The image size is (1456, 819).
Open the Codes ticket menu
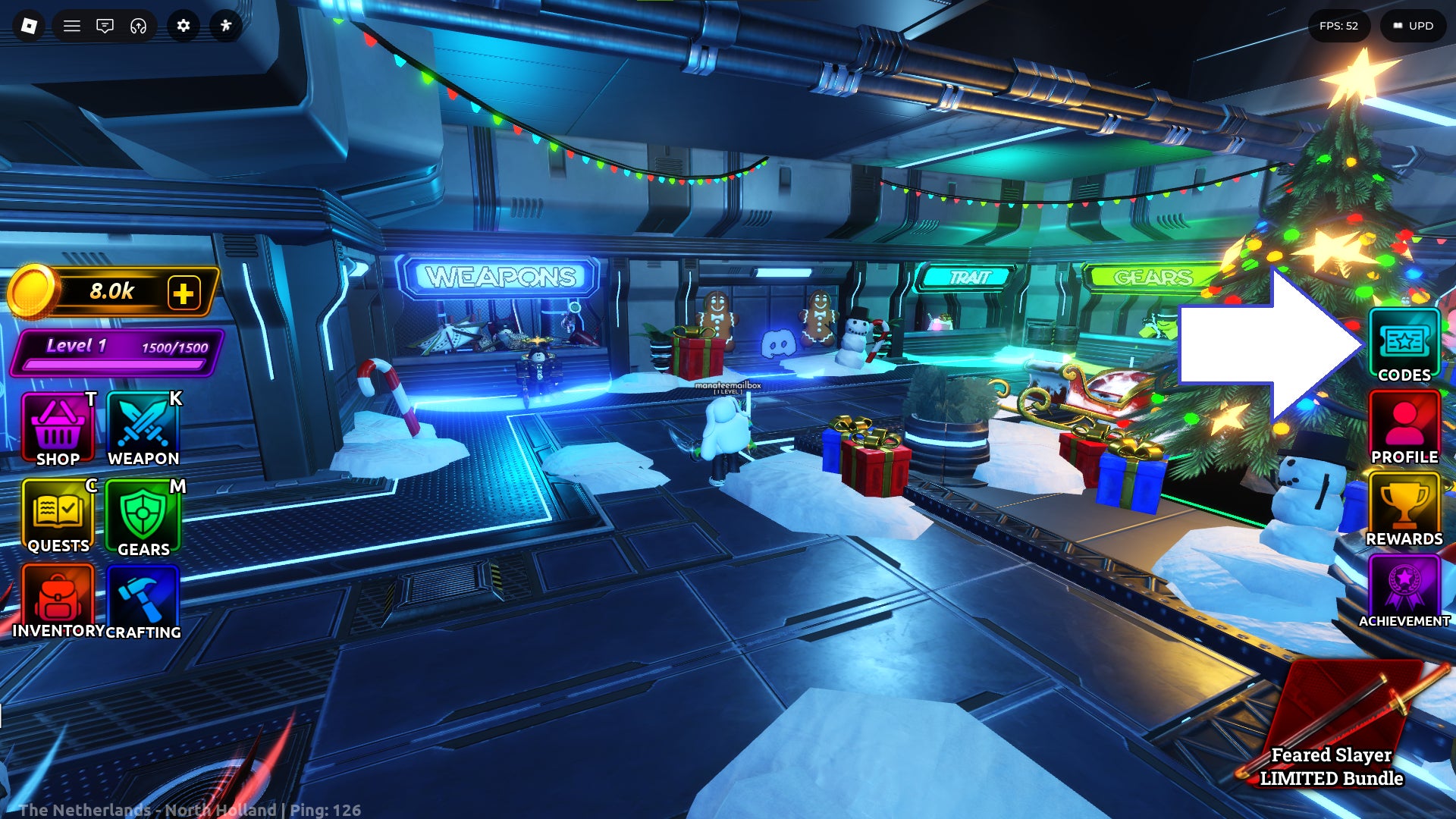pos(1404,346)
